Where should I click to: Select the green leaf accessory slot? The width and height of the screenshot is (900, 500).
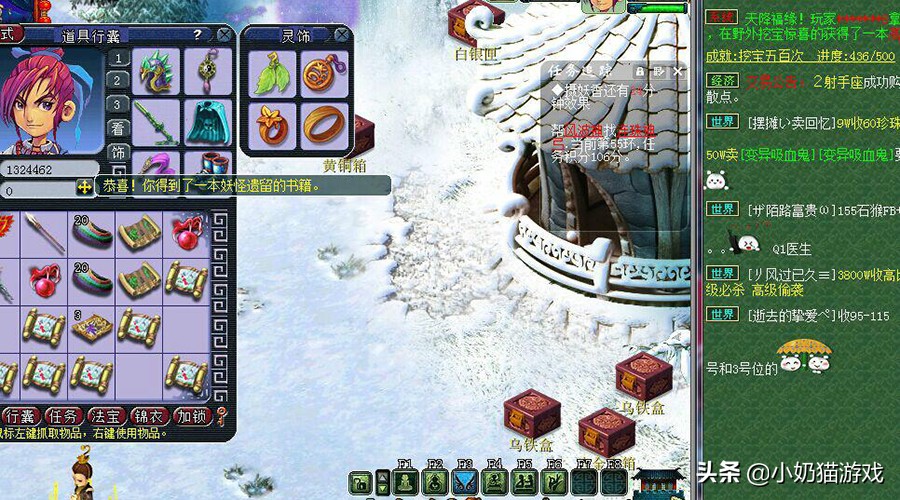(x=270, y=74)
